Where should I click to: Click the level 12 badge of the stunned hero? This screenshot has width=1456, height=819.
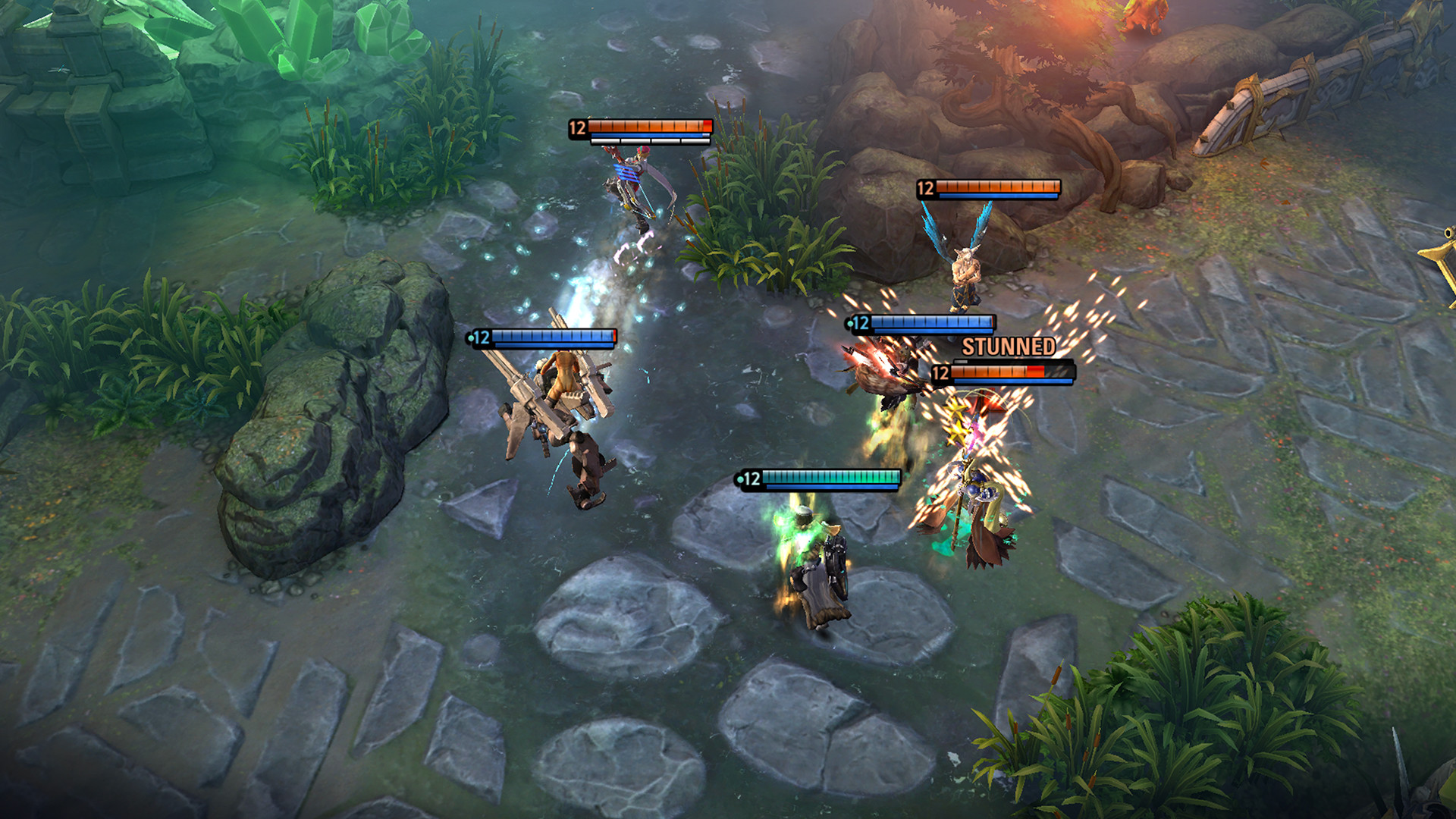click(939, 373)
